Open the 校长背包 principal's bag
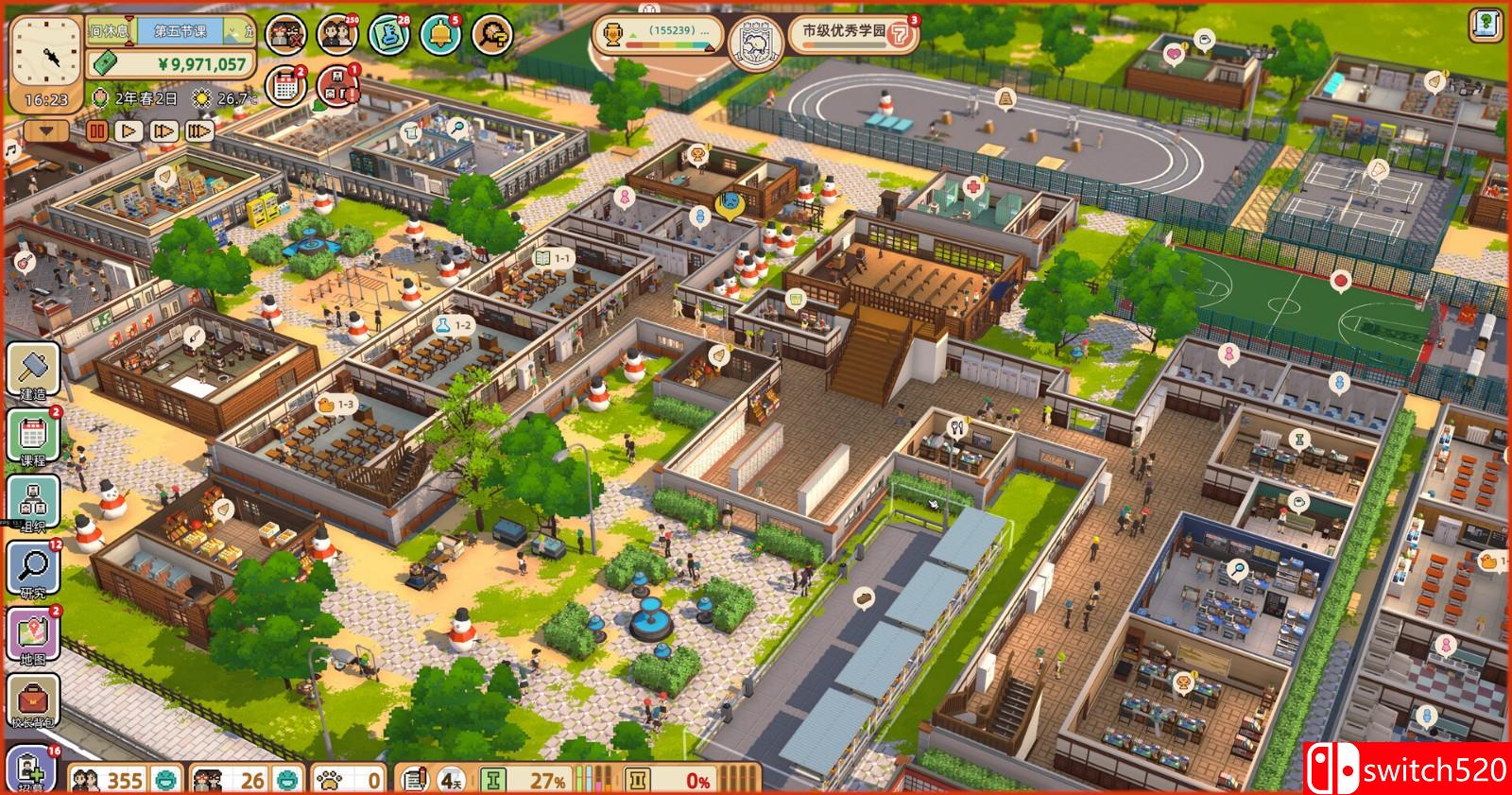The height and width of the screenshot is (795, 1512). 34,701
